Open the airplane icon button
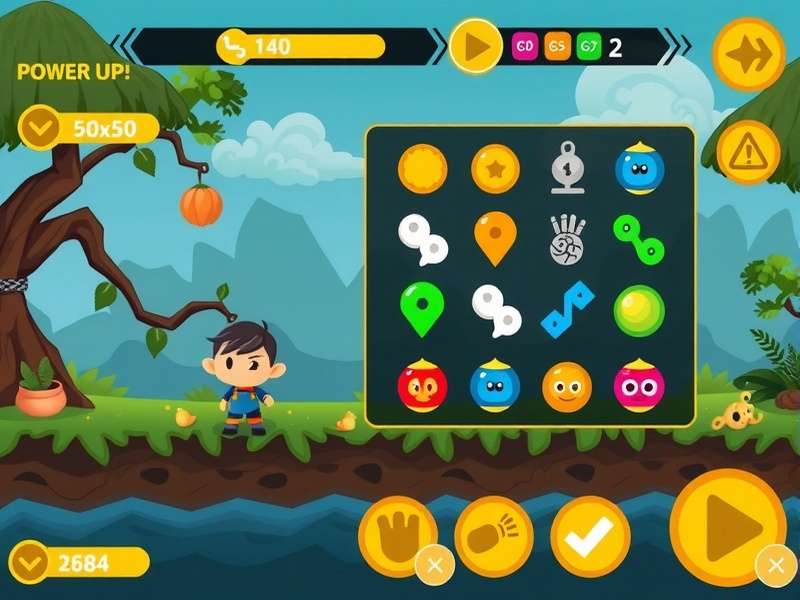 point(748,55)
